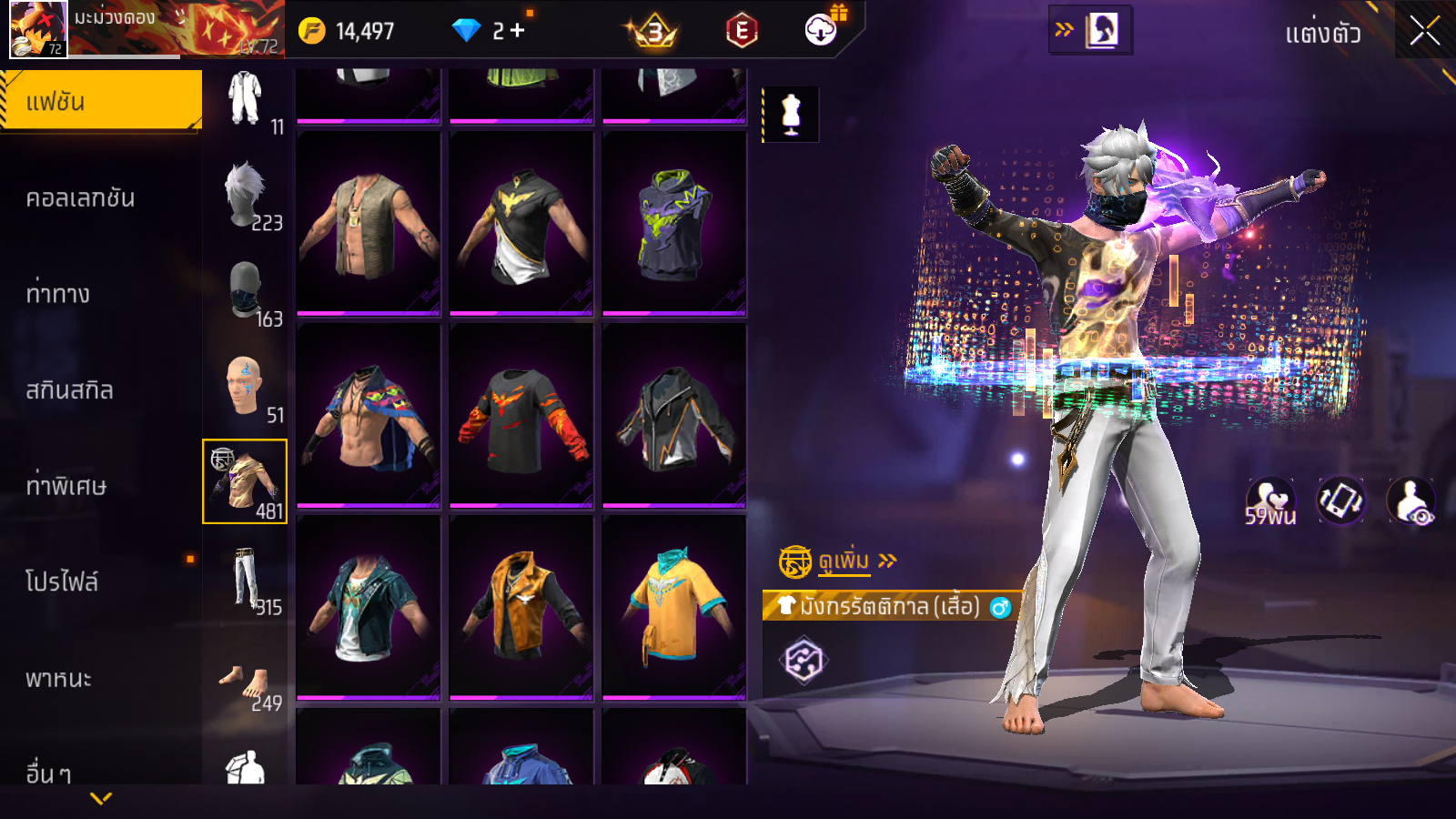This screenshot has width=1456, height=819.
Task: Click the ดูเพิ่ม view more link
Action: tap(844, 561)
